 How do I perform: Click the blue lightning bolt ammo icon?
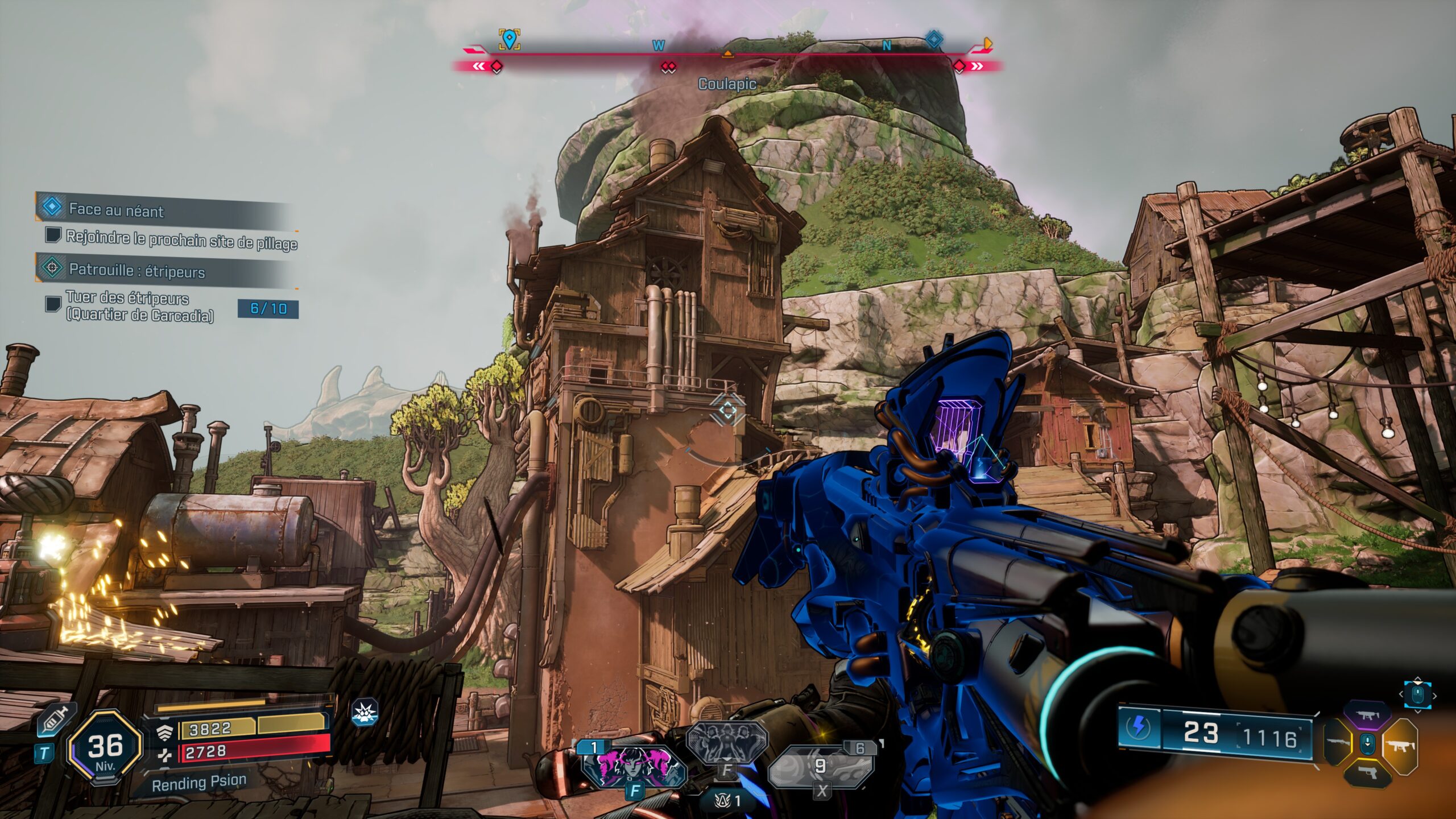point(1139,728)
